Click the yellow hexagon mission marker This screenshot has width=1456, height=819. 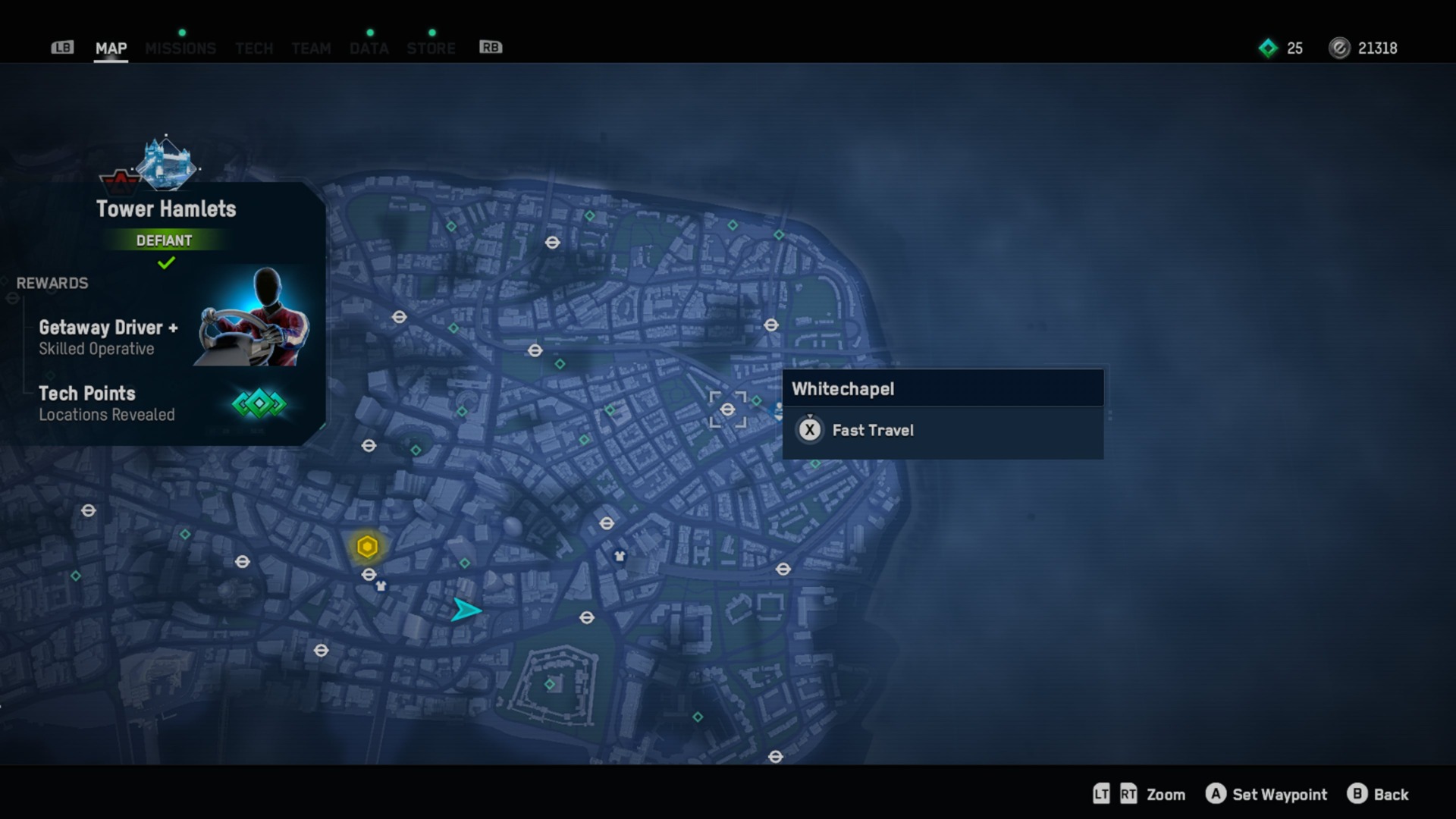pyautogui.click(x=367, y=545)
